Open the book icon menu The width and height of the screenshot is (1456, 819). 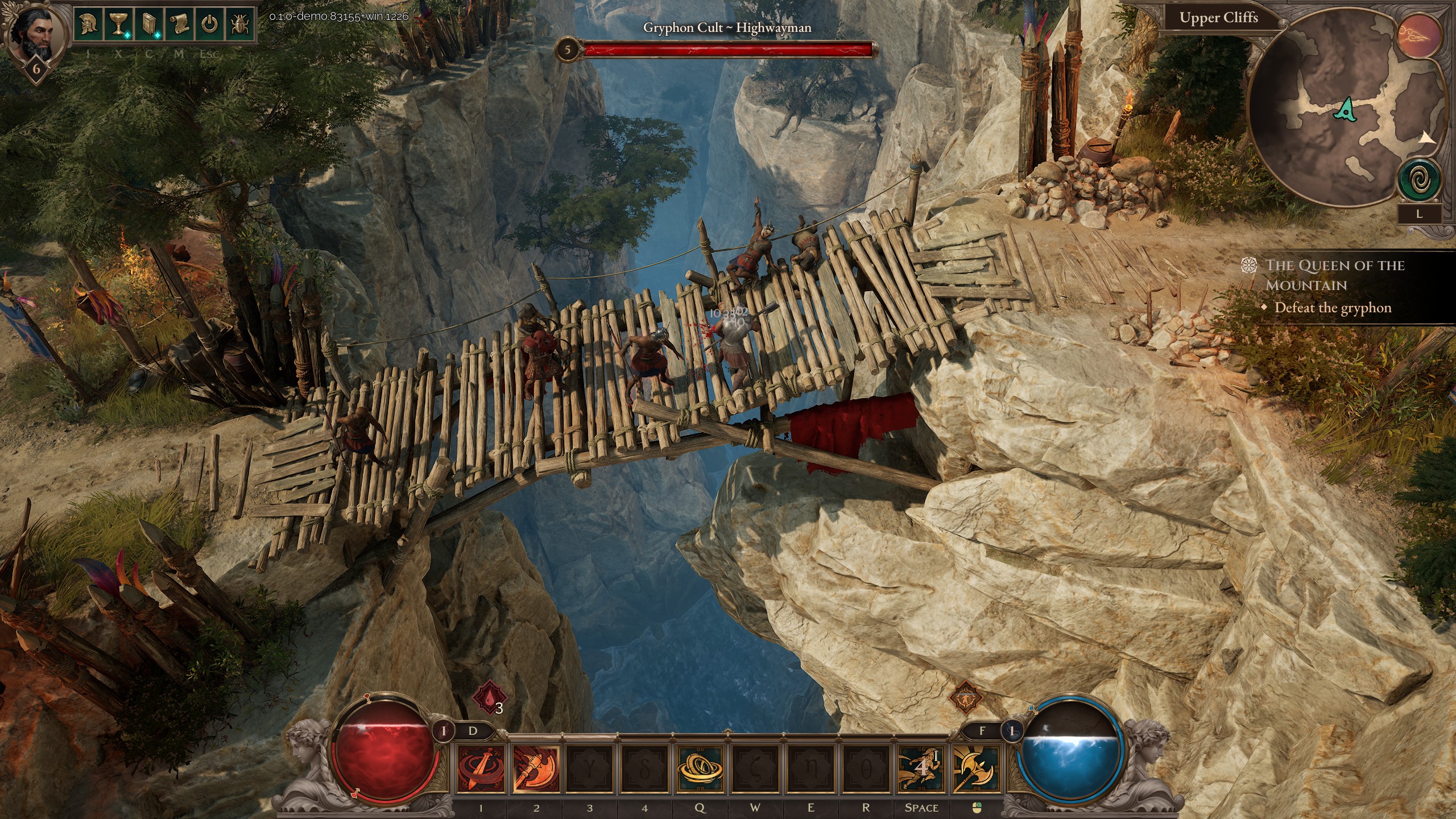point(149,26)
